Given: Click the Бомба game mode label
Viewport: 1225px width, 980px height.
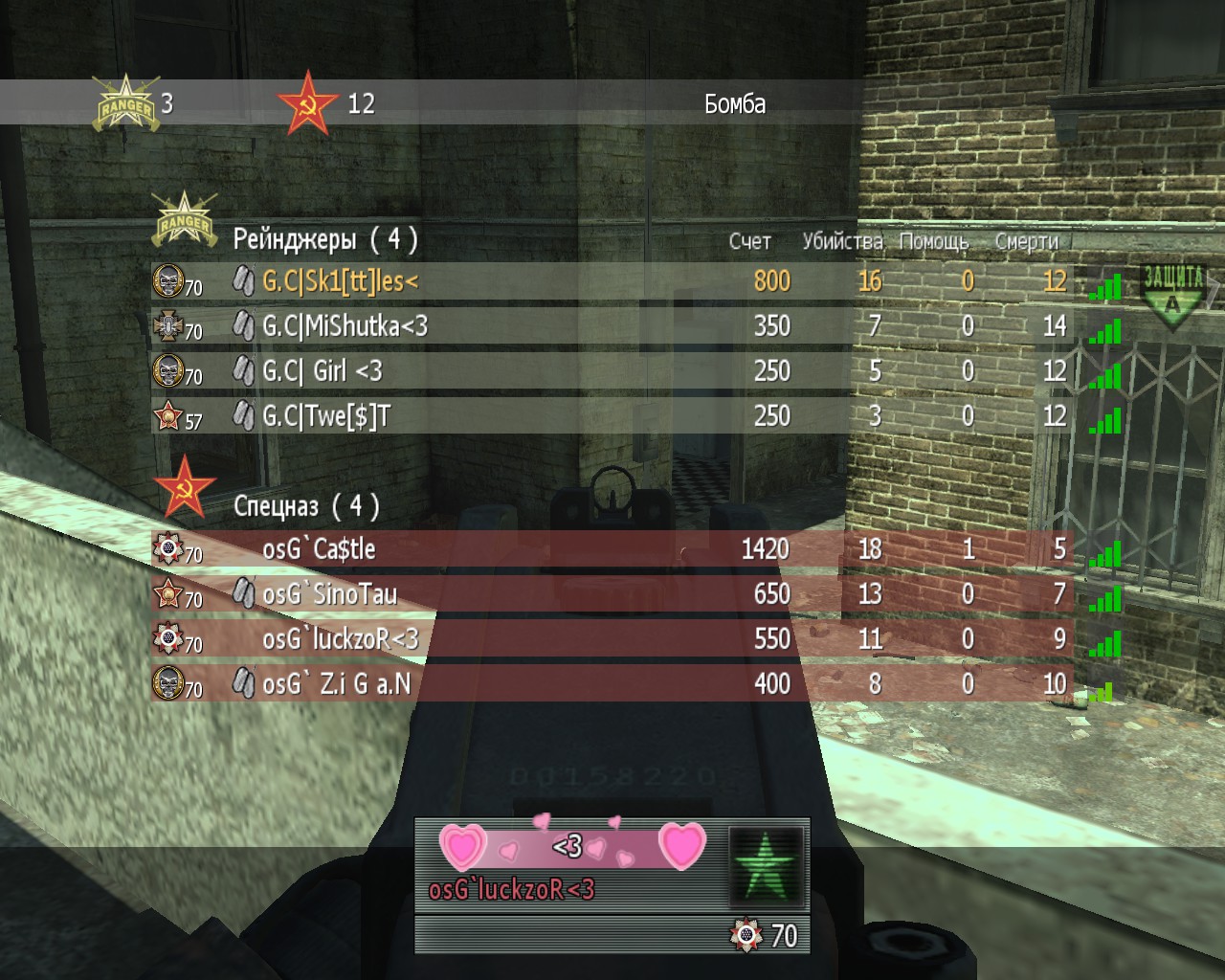Looking at the screenshot, I should (735, 103).
